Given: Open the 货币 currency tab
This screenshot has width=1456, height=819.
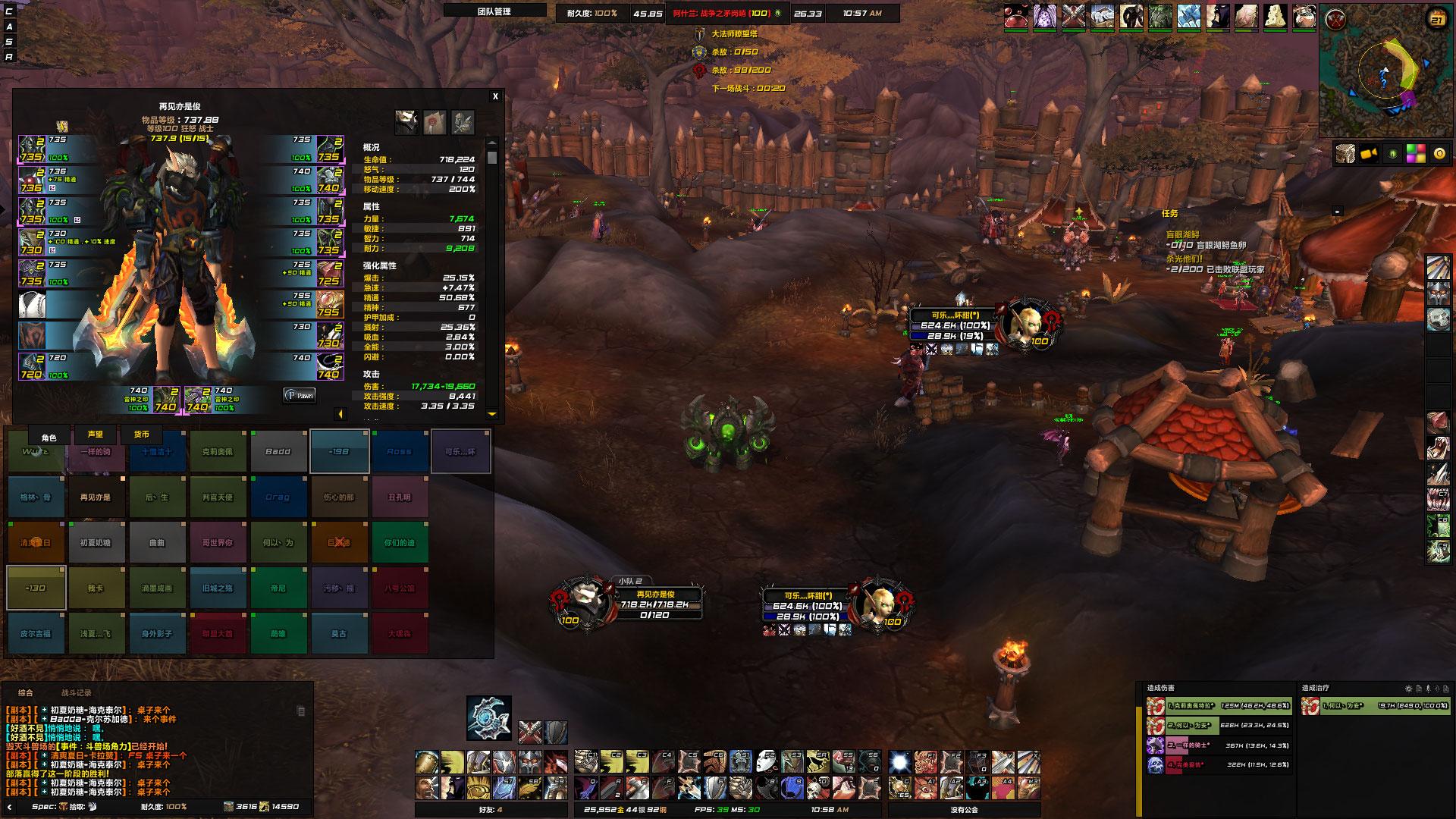Looking at the screenshot, I should point(142,435).
